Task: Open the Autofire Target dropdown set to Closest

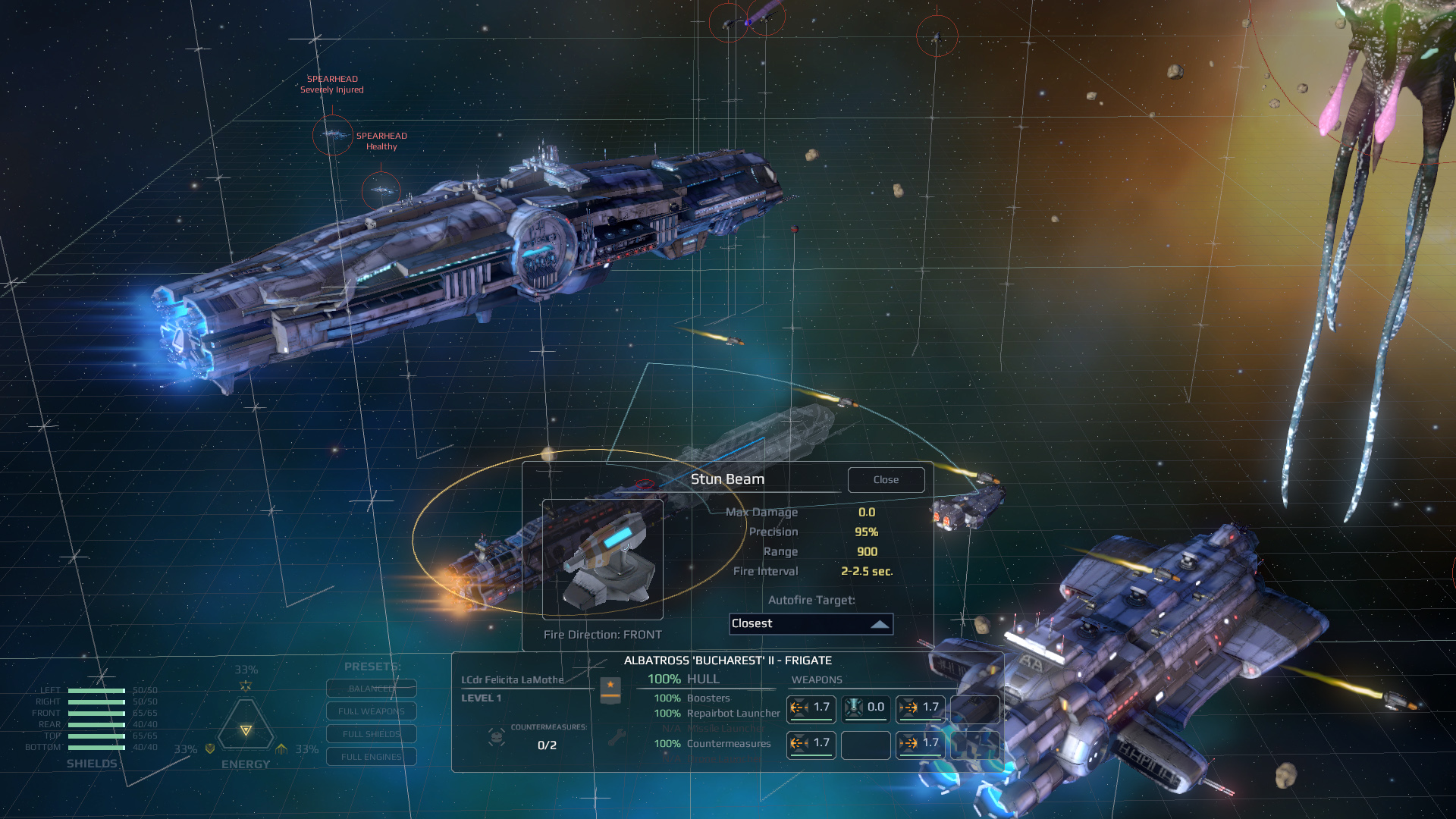Action: (x=811, y=624)
